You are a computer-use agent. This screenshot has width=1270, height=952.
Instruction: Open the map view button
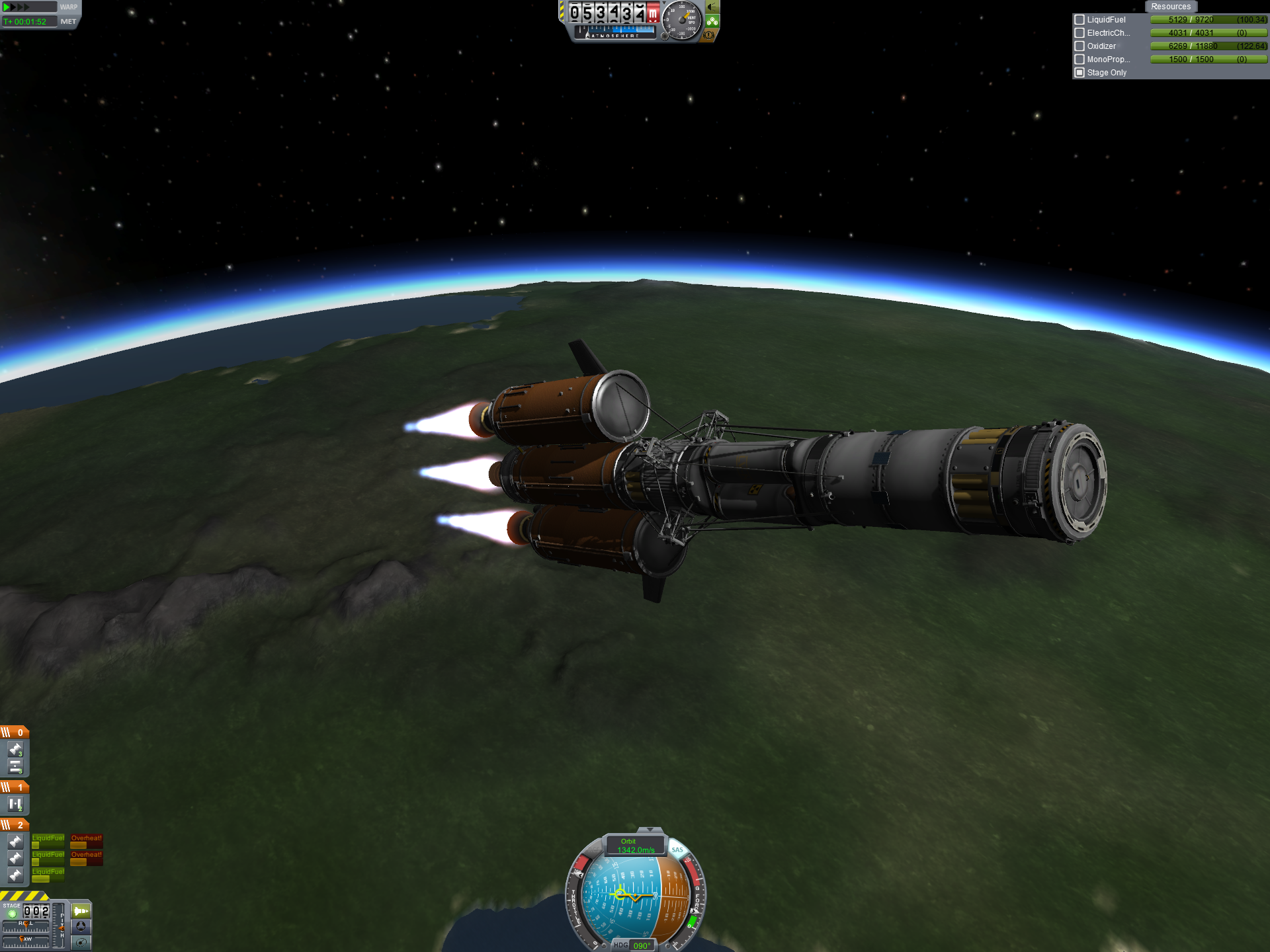[81, 942]
